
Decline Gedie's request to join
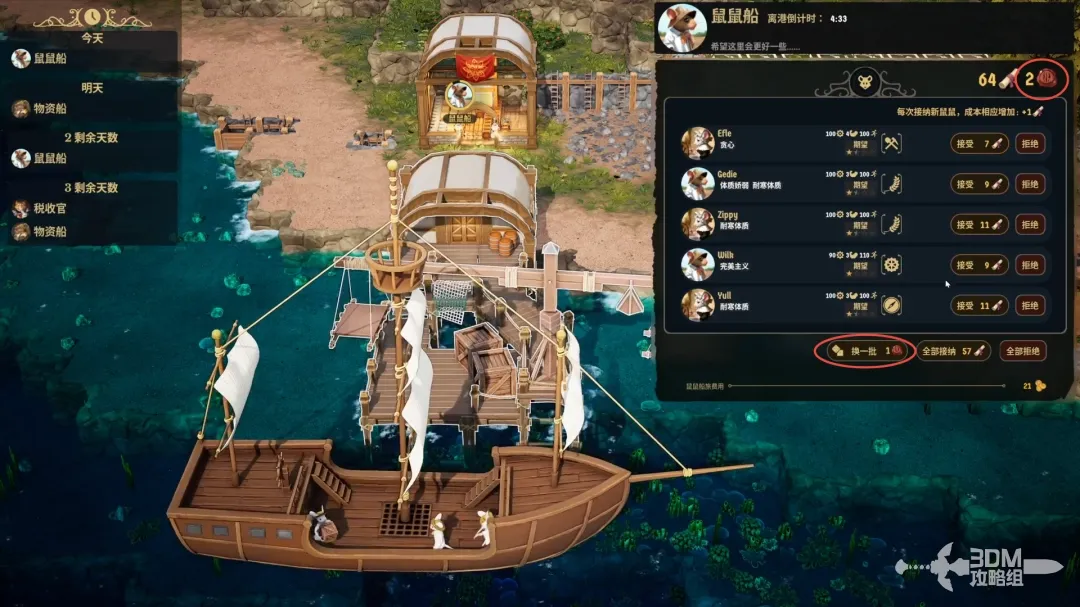1030,184
